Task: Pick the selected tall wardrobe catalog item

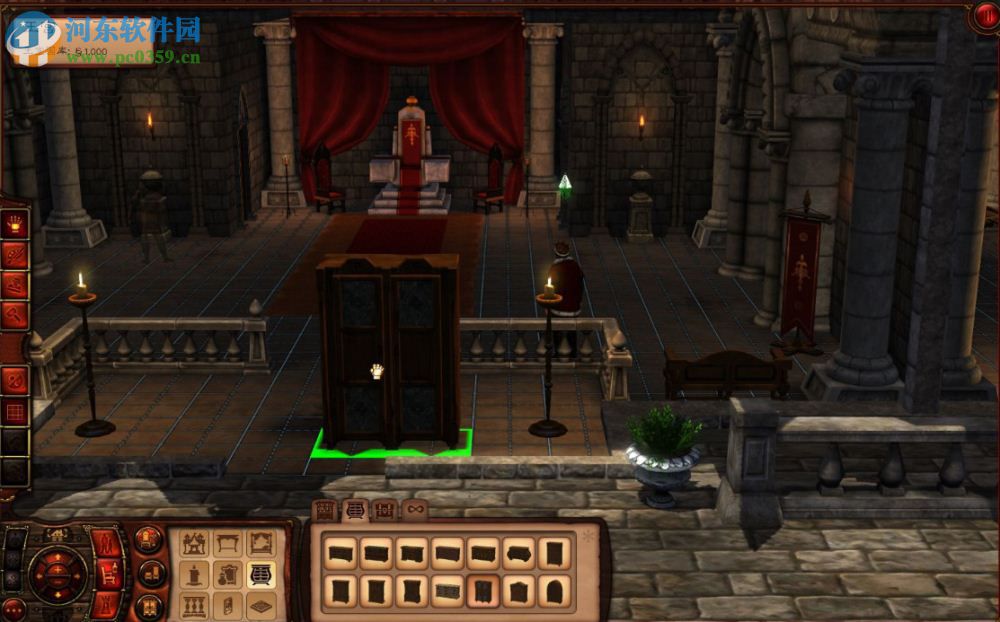Action: 483,591
